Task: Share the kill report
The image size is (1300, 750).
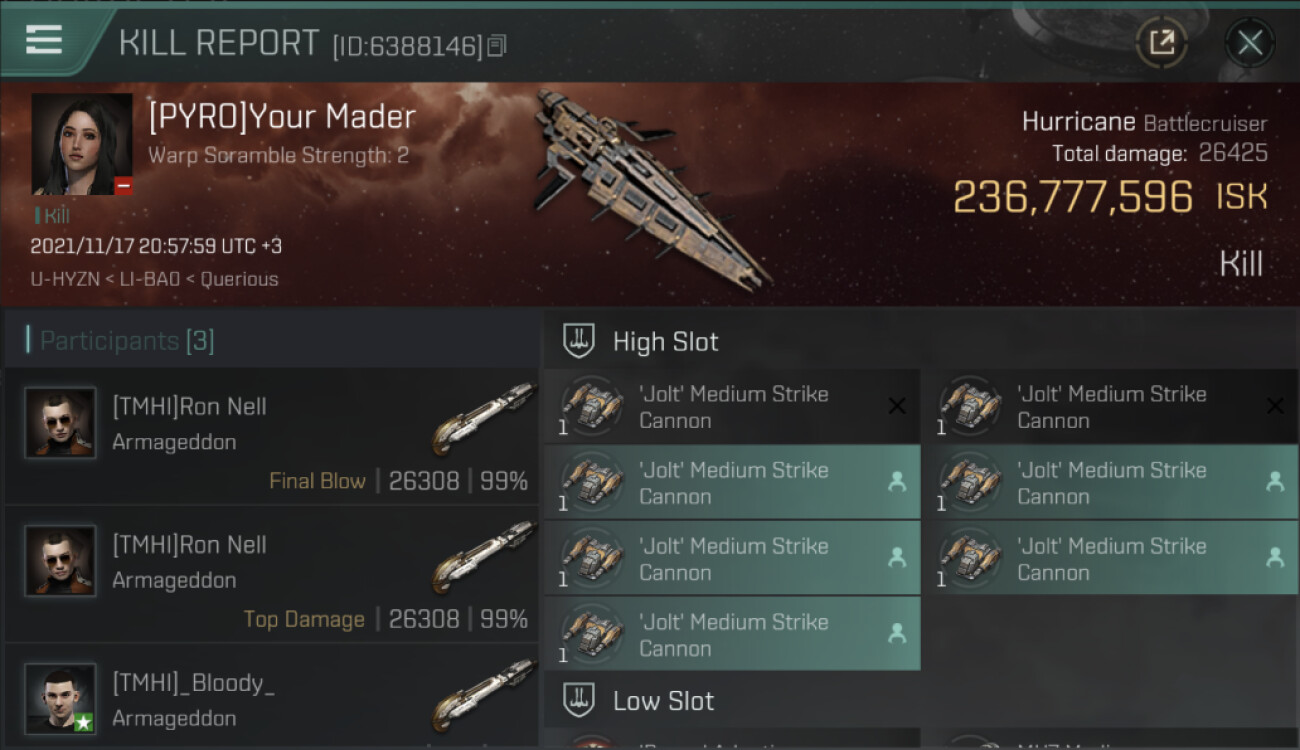Action: [x=1161, y=42]
